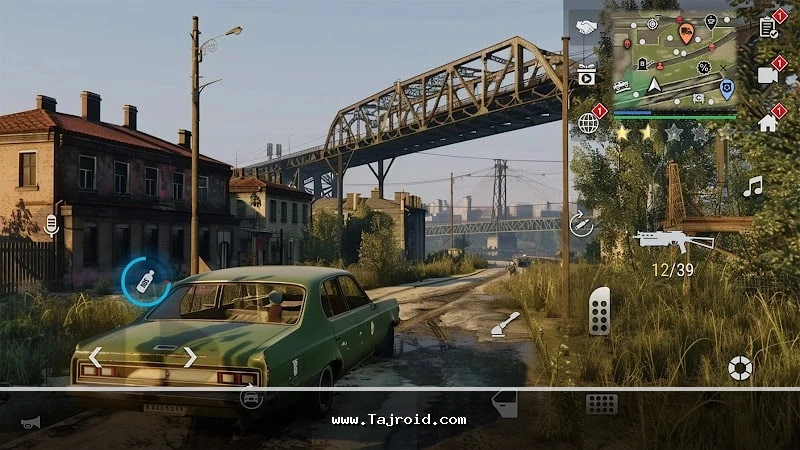Screen dimensions: 800x450
Task: Tap the car door exit icon
Action: coord(505,403)
